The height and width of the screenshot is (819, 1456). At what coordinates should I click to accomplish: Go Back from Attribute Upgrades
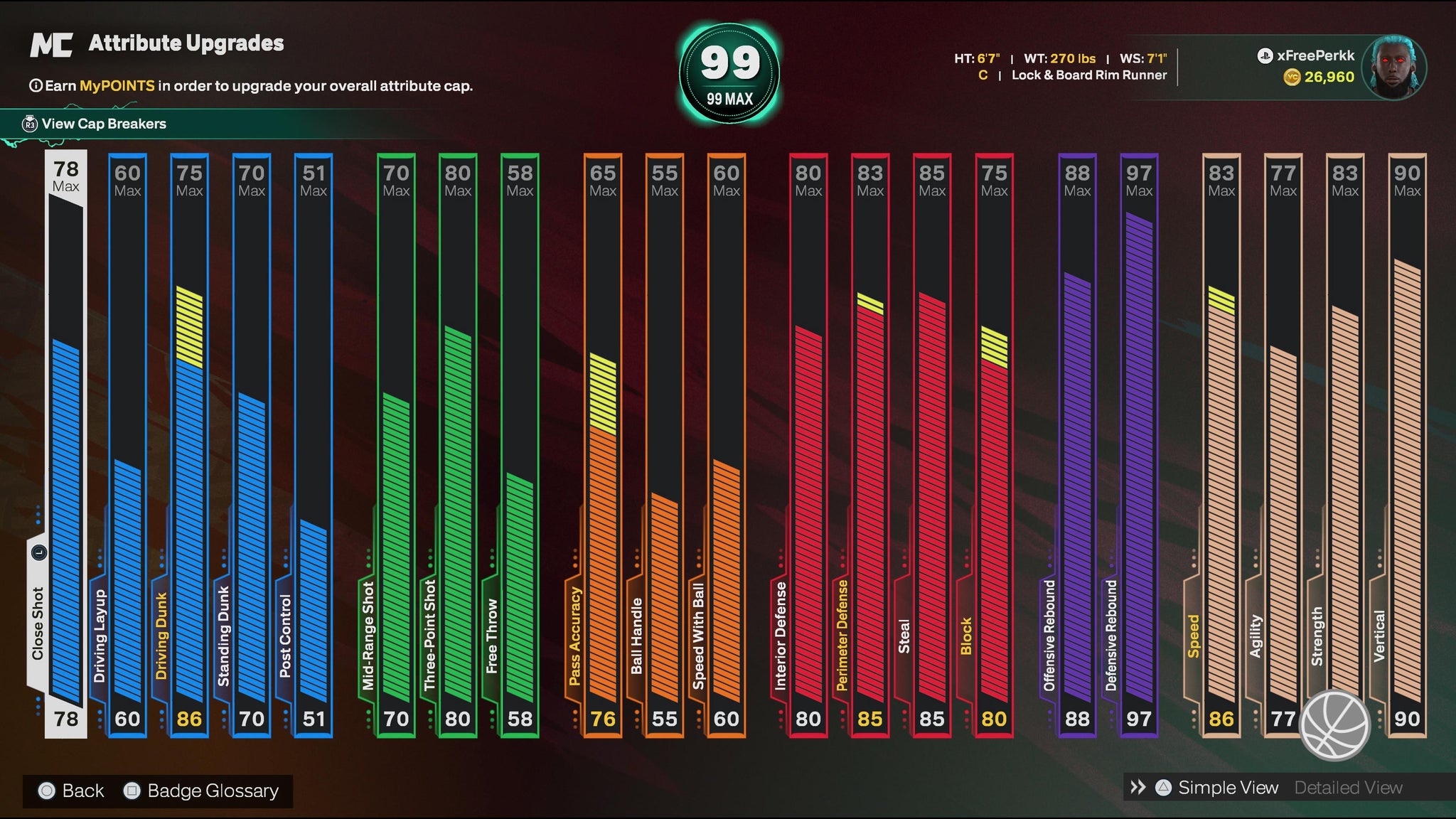pyautogui.click(x=73, y=791)
